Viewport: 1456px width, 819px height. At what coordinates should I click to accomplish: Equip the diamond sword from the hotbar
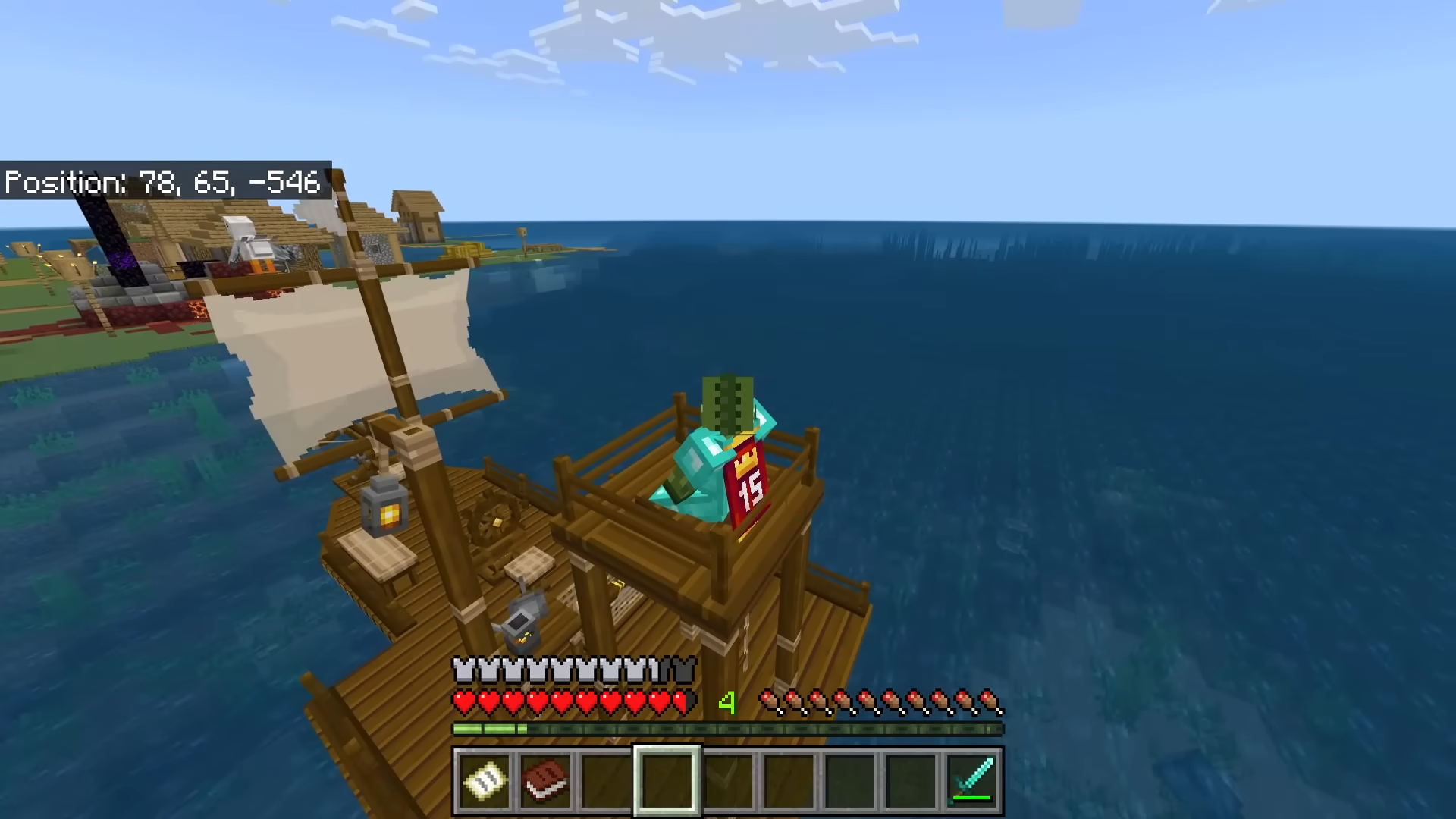click(971, 780)
